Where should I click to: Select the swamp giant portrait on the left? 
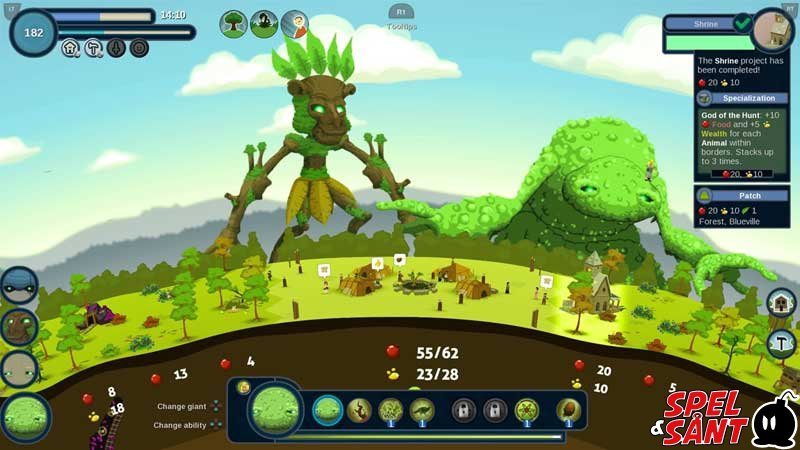26,418
